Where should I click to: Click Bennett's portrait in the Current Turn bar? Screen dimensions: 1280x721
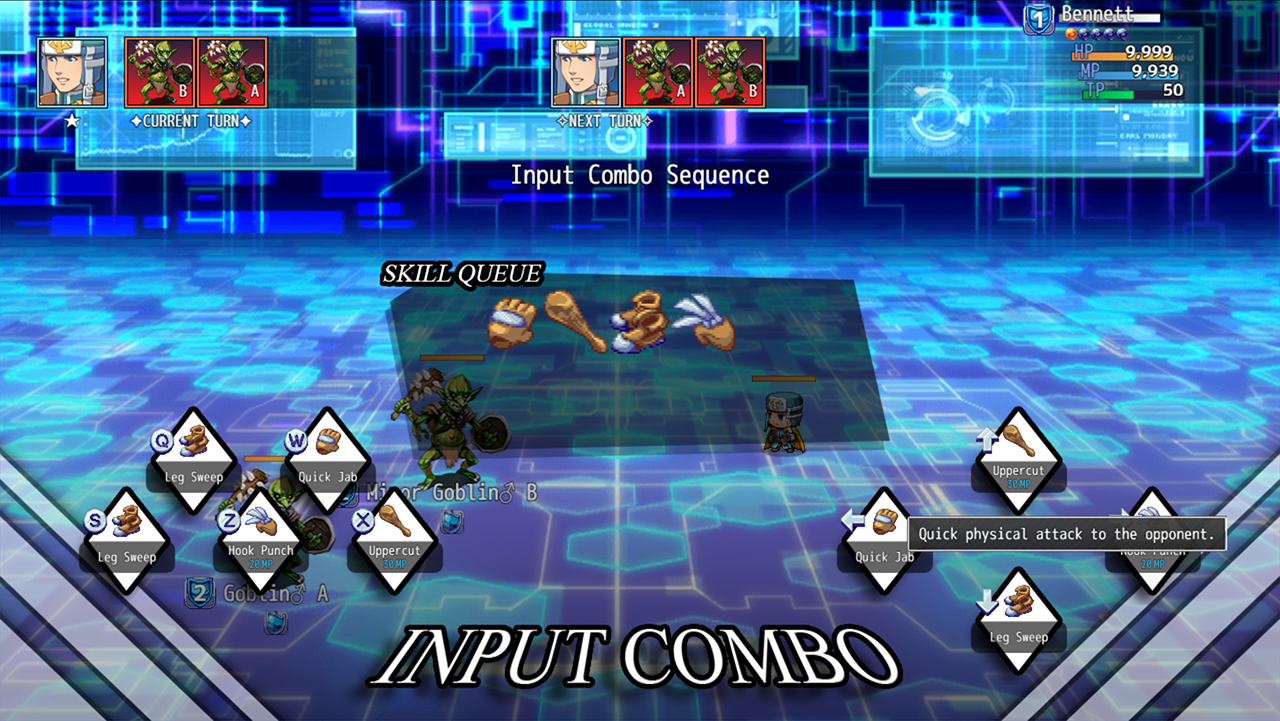pos(71,71)
